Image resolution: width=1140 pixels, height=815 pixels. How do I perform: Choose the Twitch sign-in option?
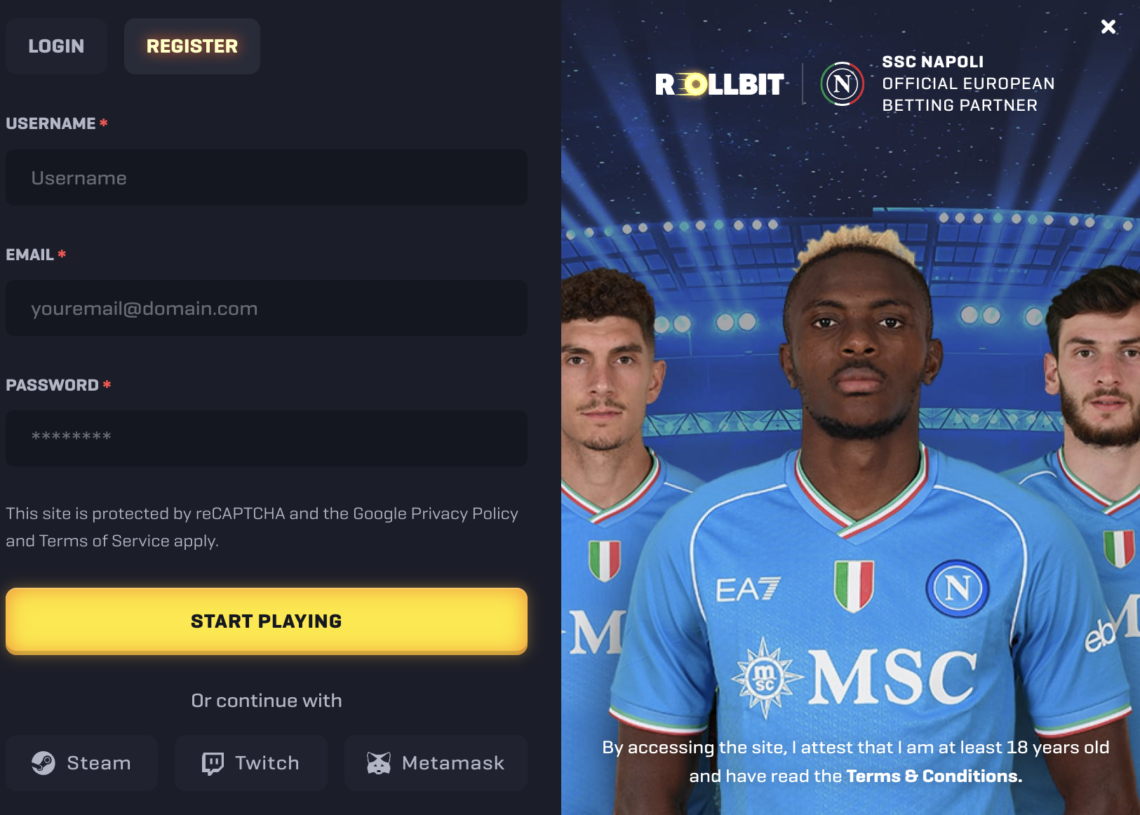tap(251, 763)
